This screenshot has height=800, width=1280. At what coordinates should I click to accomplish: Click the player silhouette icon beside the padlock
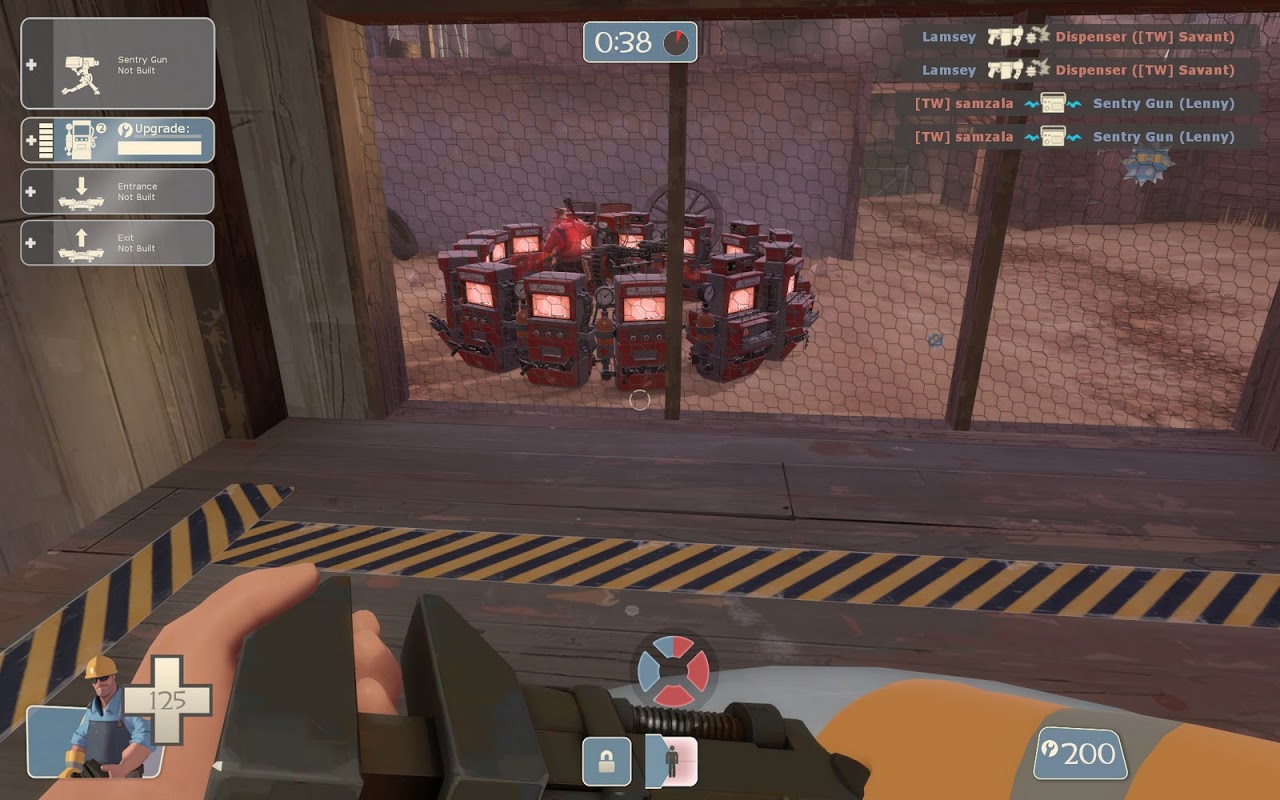point(672,761)
